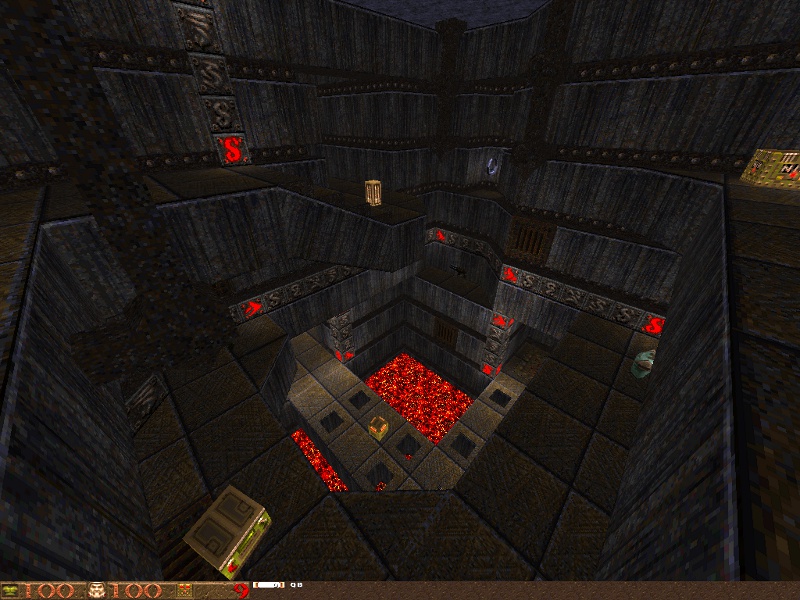The width and height of the screenshot is (800, 600).
Task: Click the shotgun shells ammo icon
Action: click(x=184, y=590)
